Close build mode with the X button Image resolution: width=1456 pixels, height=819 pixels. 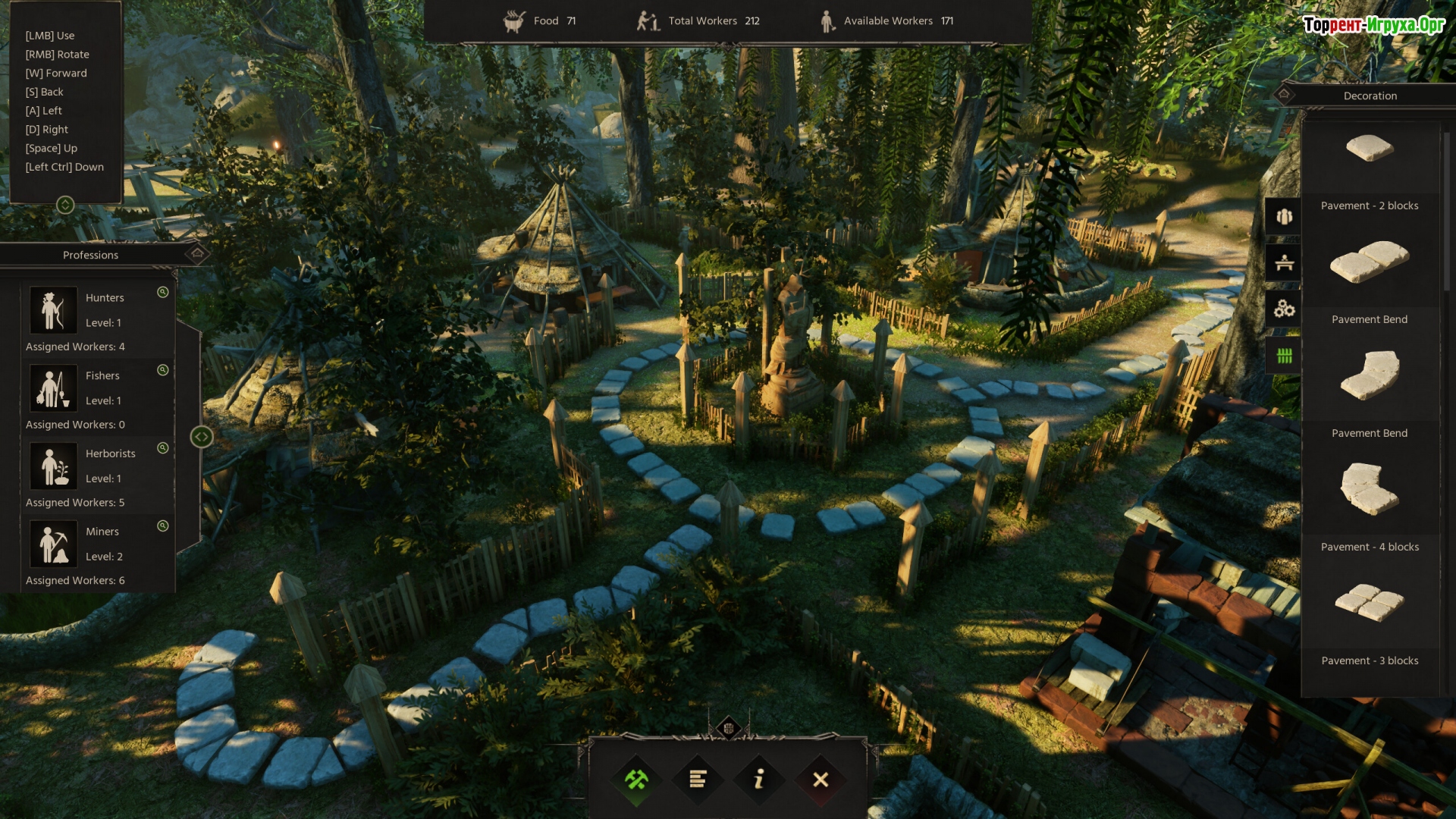click(821, 780)
